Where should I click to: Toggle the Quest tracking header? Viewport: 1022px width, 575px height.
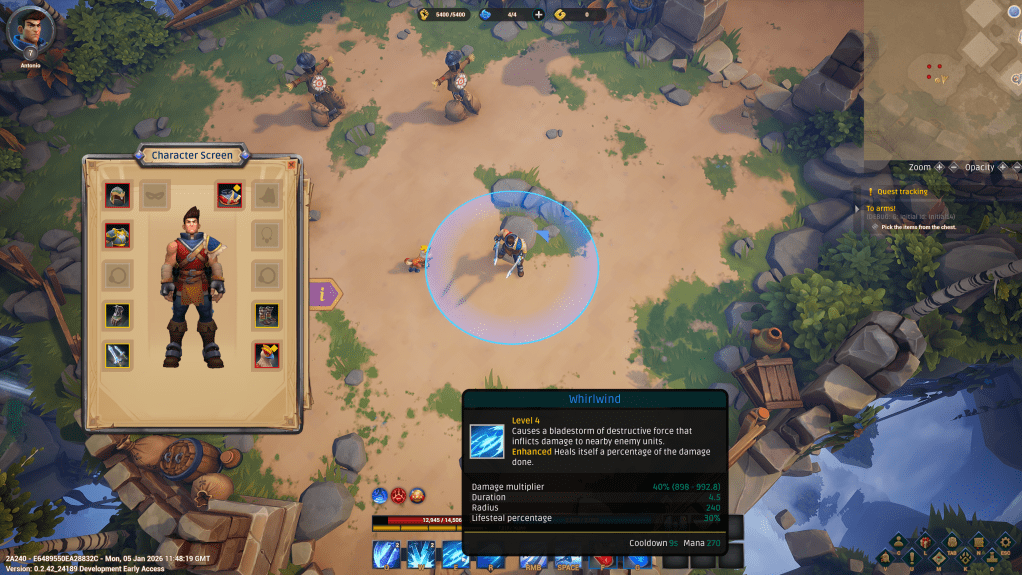pyautogui.click(x=902, y=191)
